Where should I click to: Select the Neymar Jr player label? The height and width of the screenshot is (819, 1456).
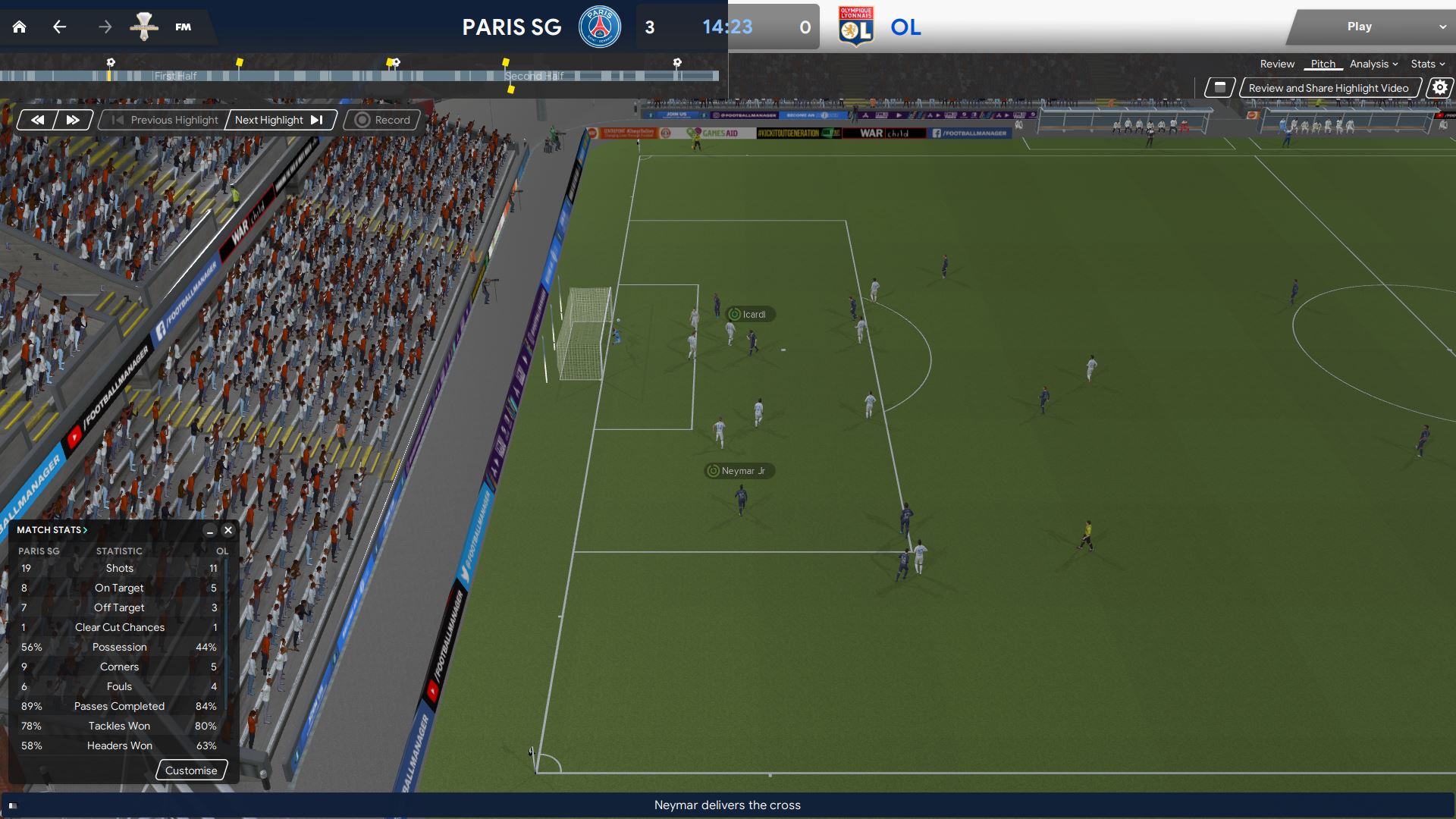pyautogui.click(x=739, y=471)
